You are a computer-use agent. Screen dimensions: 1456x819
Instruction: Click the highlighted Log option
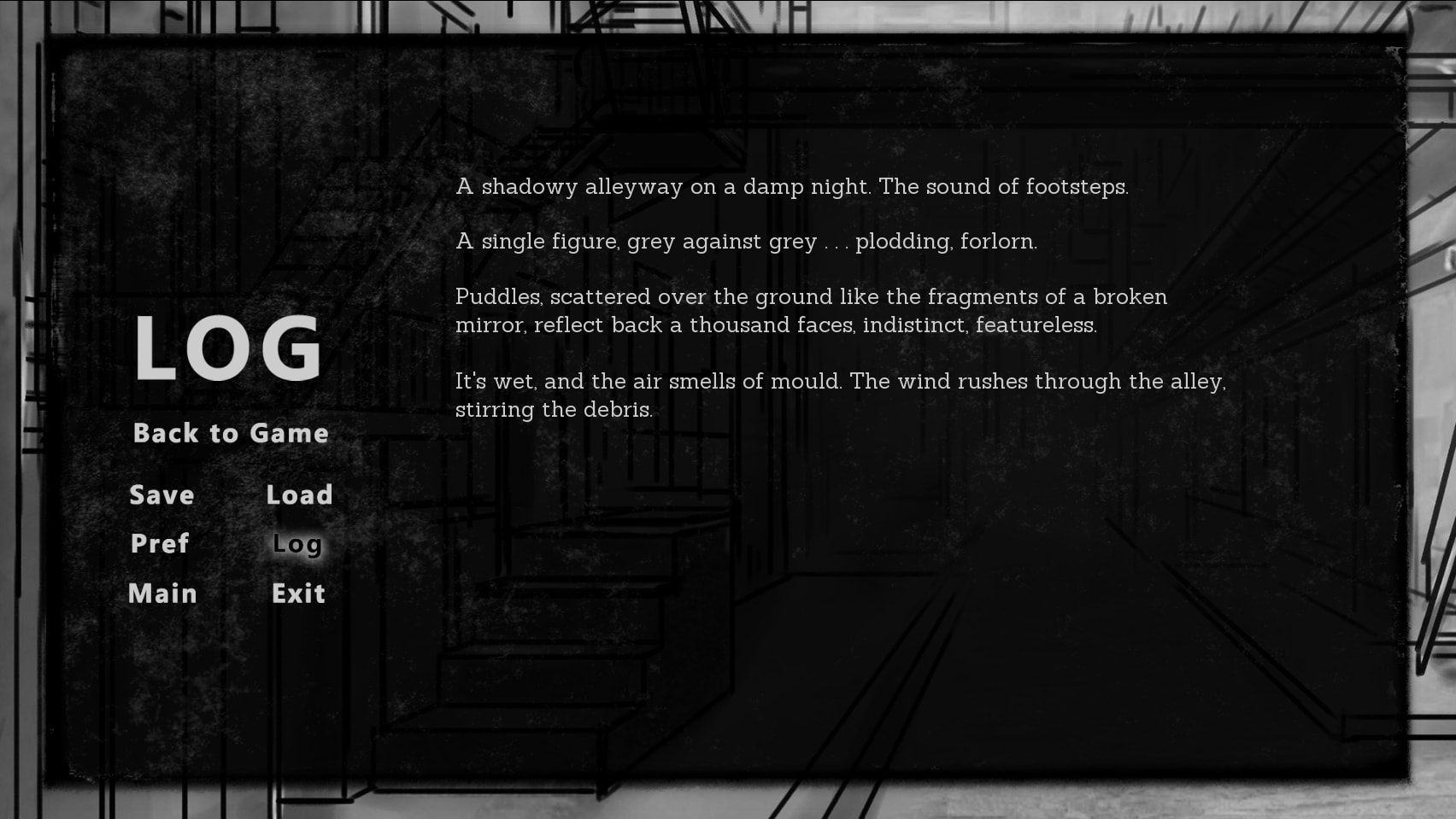coord(296,544)
